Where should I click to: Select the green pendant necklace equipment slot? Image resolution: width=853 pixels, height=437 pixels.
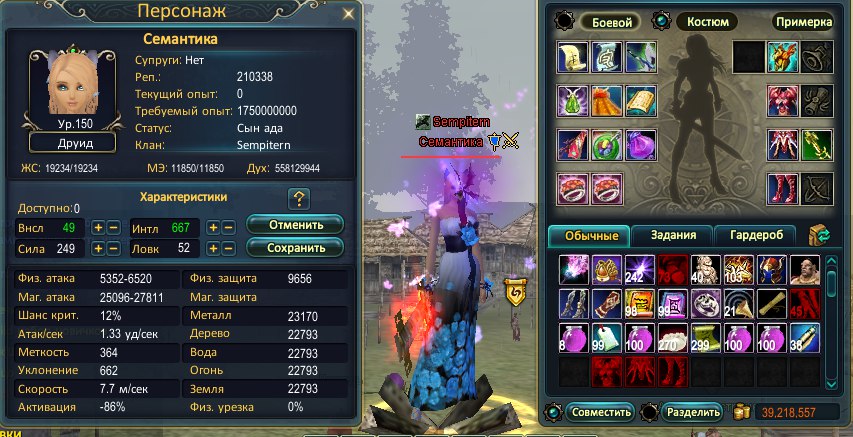[x=574, y=101]
